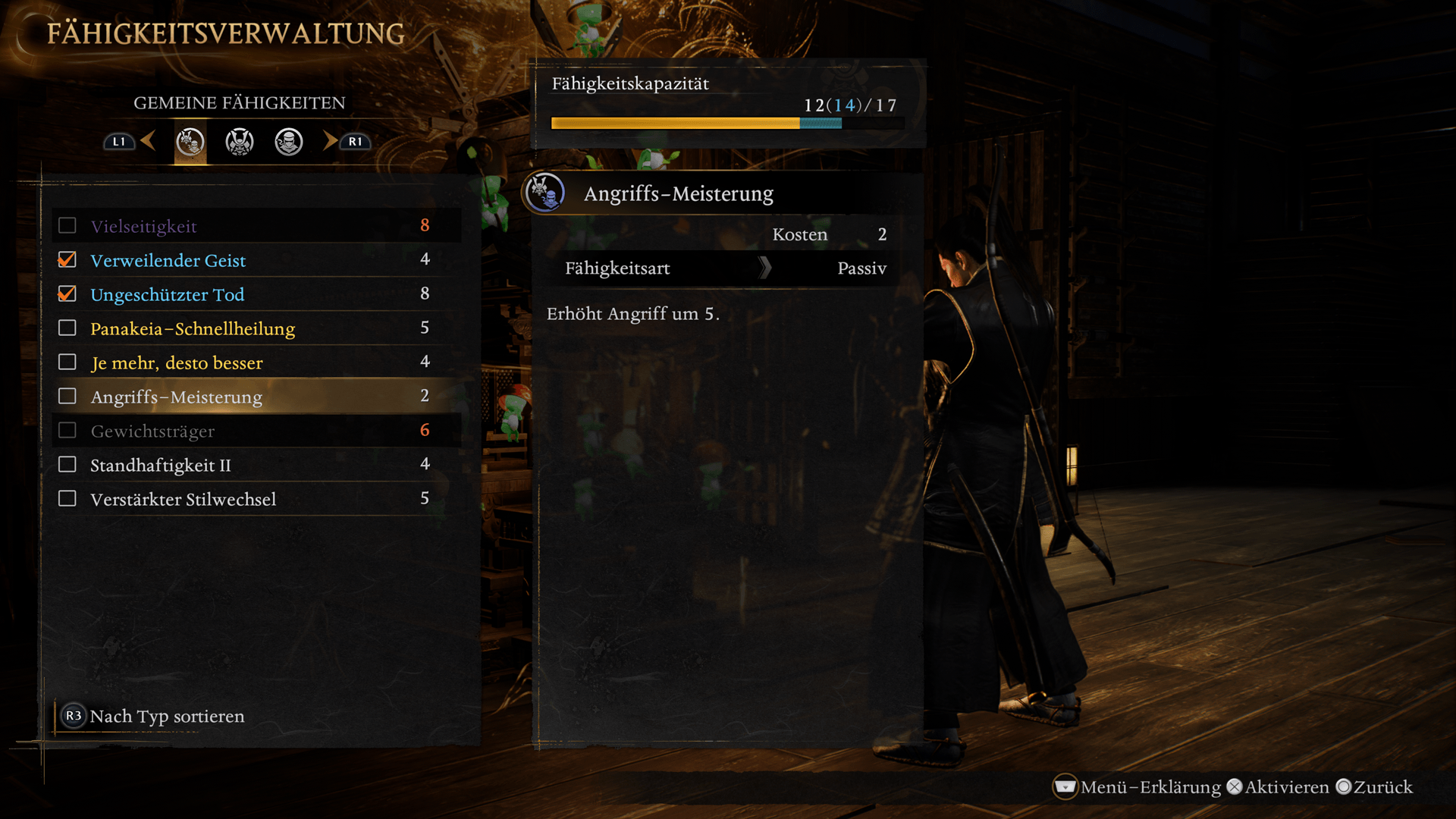1456x819 pixels.
Task: Tick the Je mehr, desto besser checkbox
Action: click(x=67, y=362)
